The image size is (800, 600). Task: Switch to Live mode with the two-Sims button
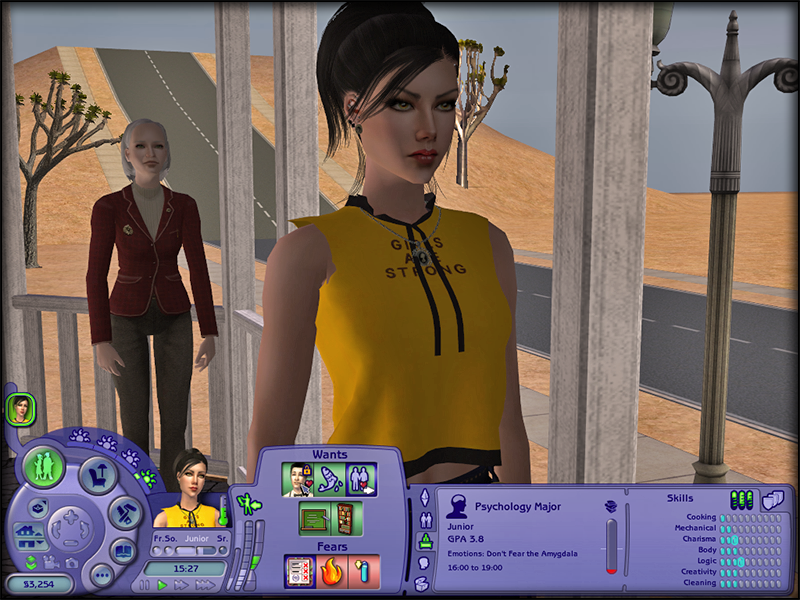coord(45,467)
